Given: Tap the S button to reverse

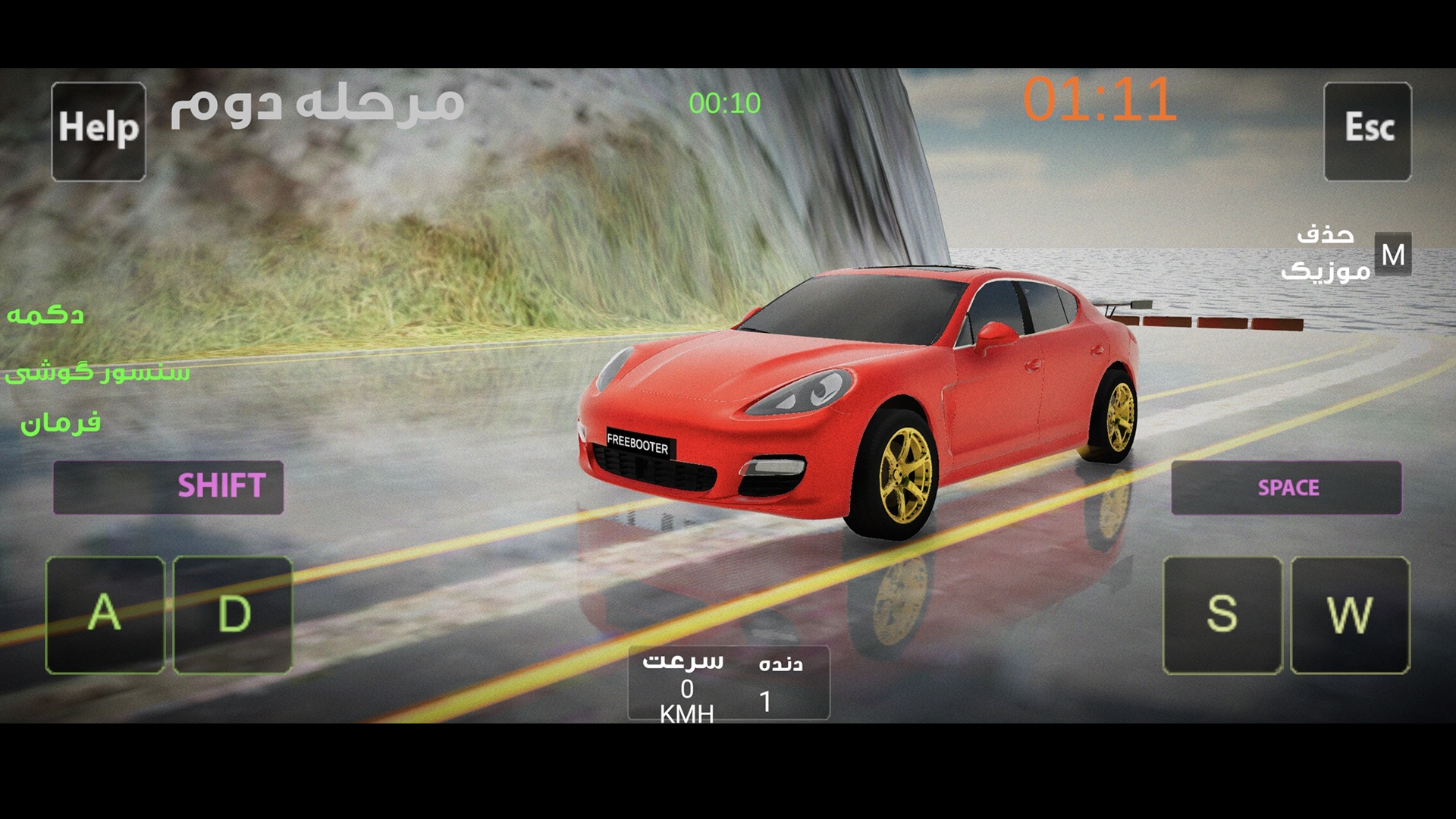Looking at the screenshot, I should (1222, 614).
